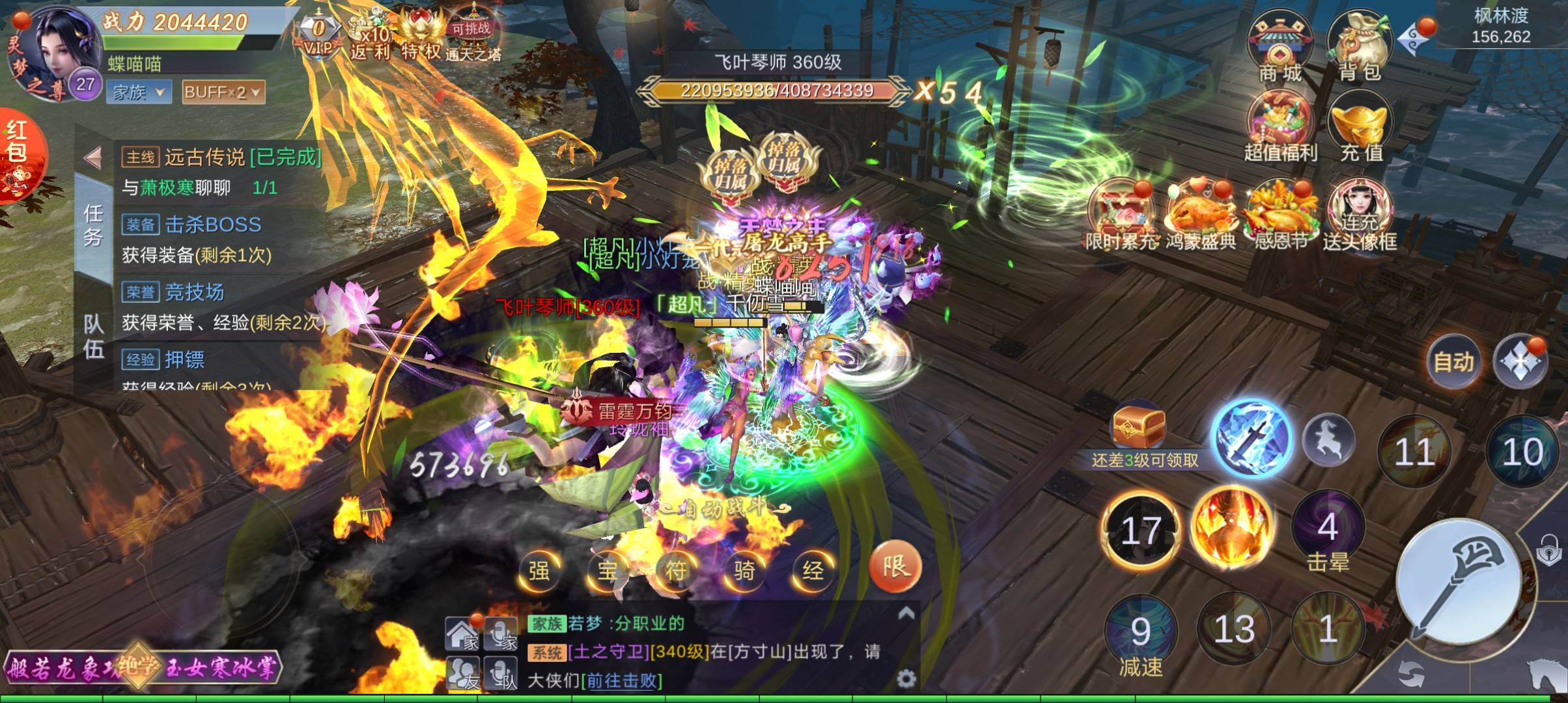Open the 充值 recharge menu
The width and height of the screenshot is (1568, 703).
1361,127
